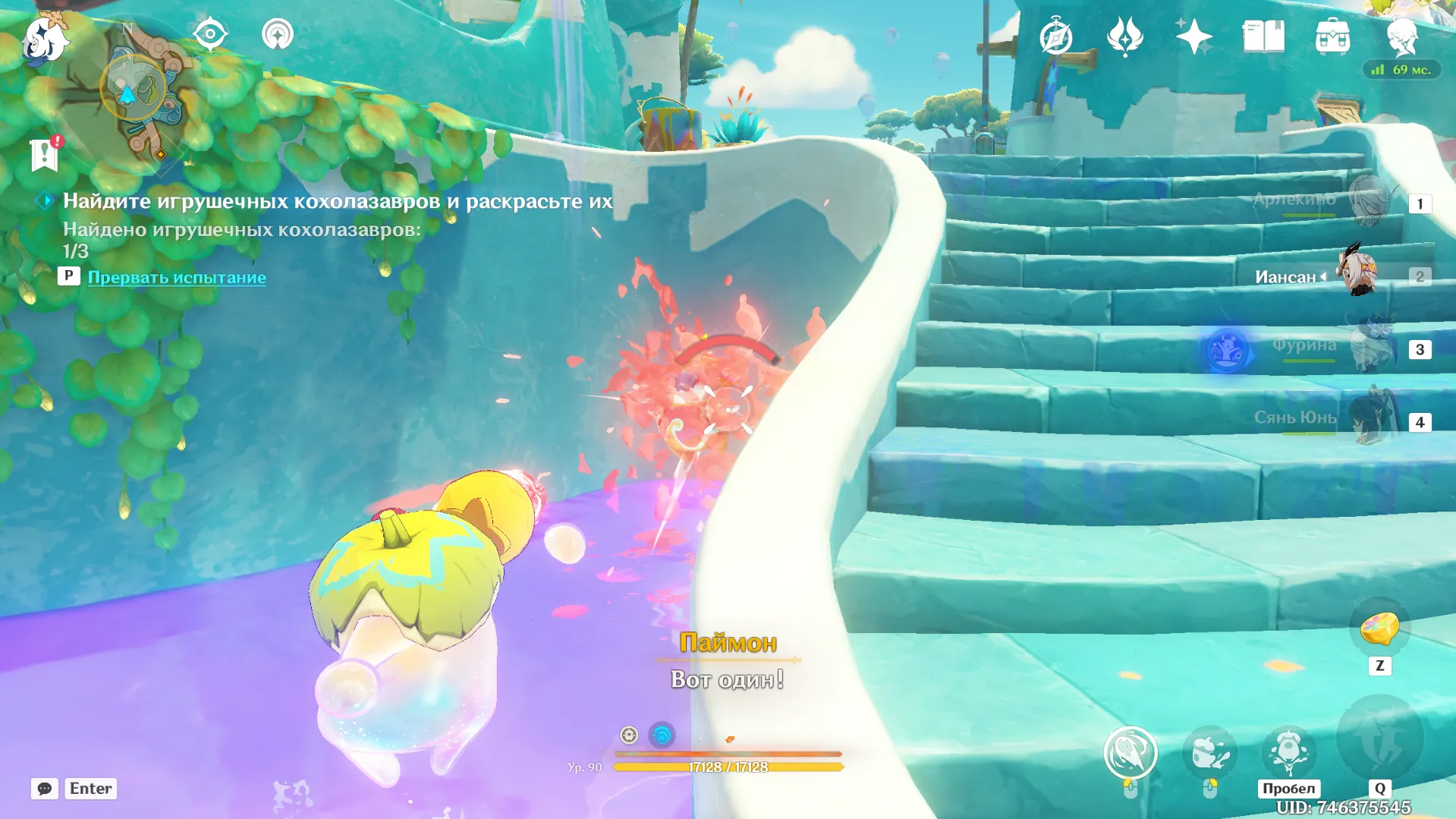Switch to party member Фурина

(x=1372, y=348)
